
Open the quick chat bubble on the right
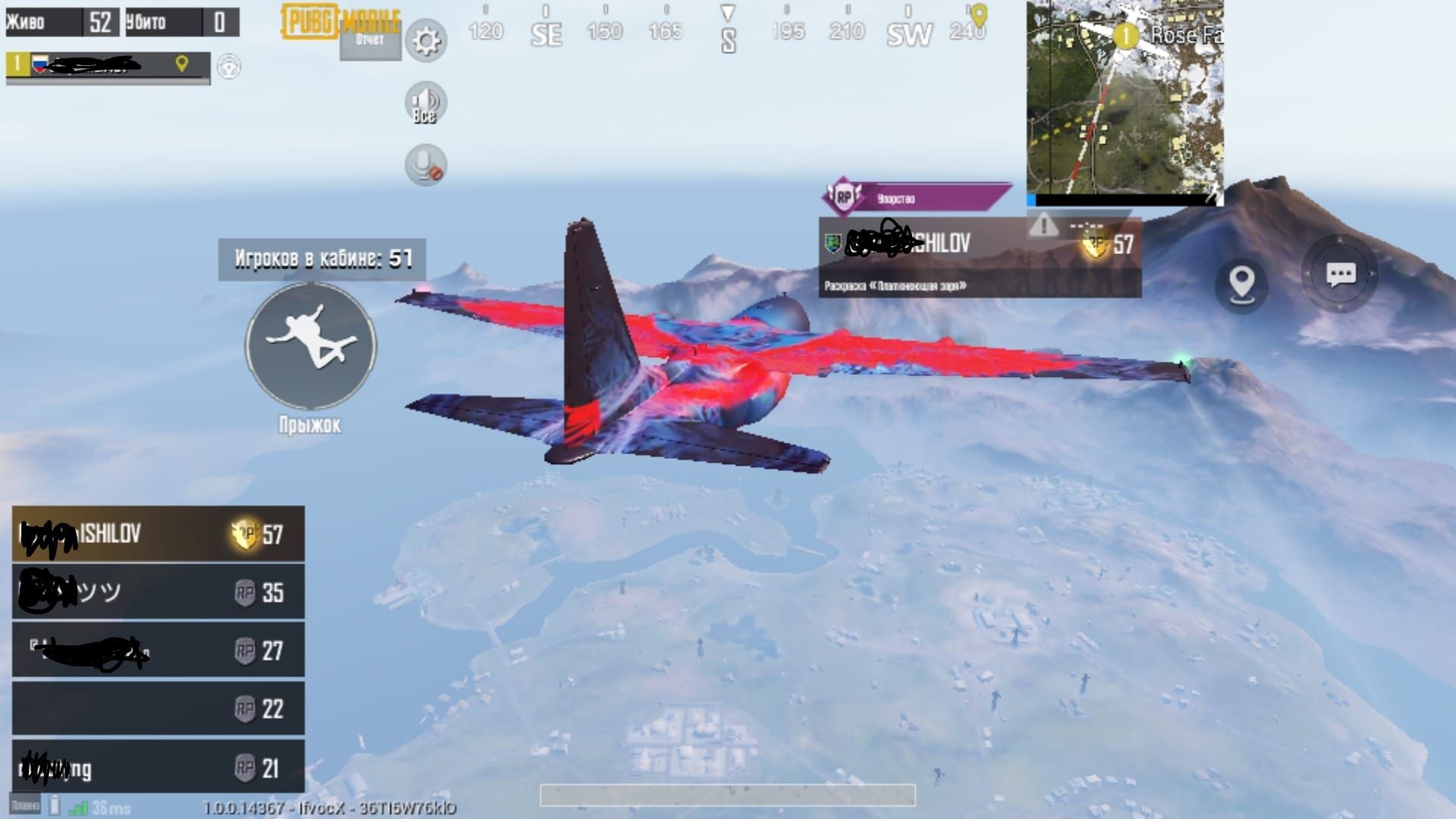tap(1341, 277)
